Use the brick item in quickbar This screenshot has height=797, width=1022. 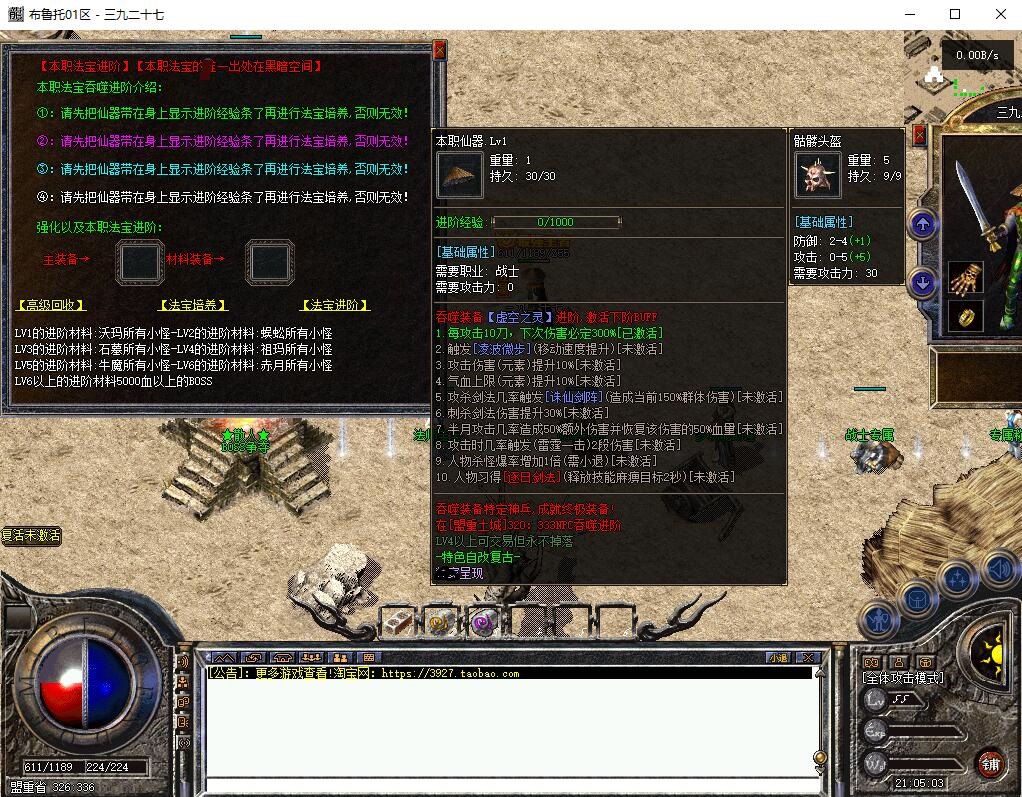click(399, 622)
